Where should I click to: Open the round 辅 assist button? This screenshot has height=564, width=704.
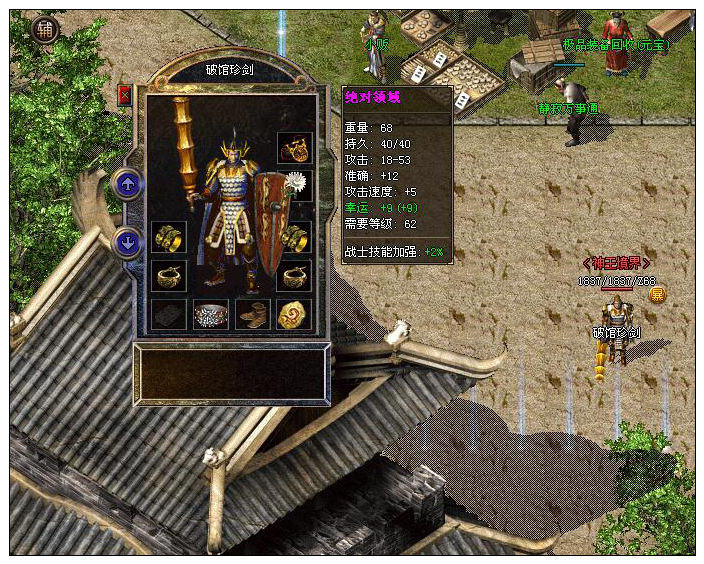point(45,29)
